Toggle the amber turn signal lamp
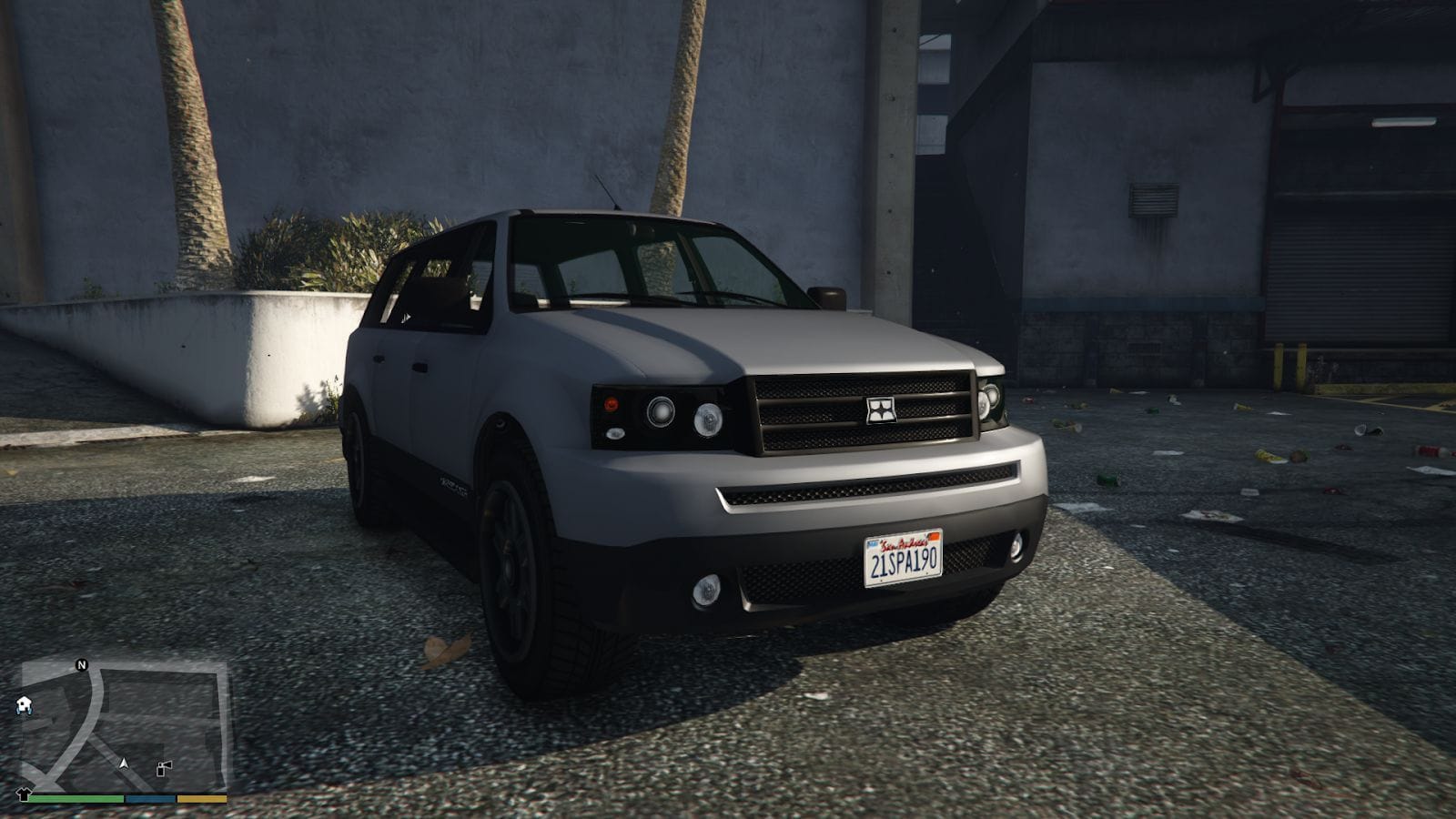This screenshot has height=819, width=1456. 611,405
